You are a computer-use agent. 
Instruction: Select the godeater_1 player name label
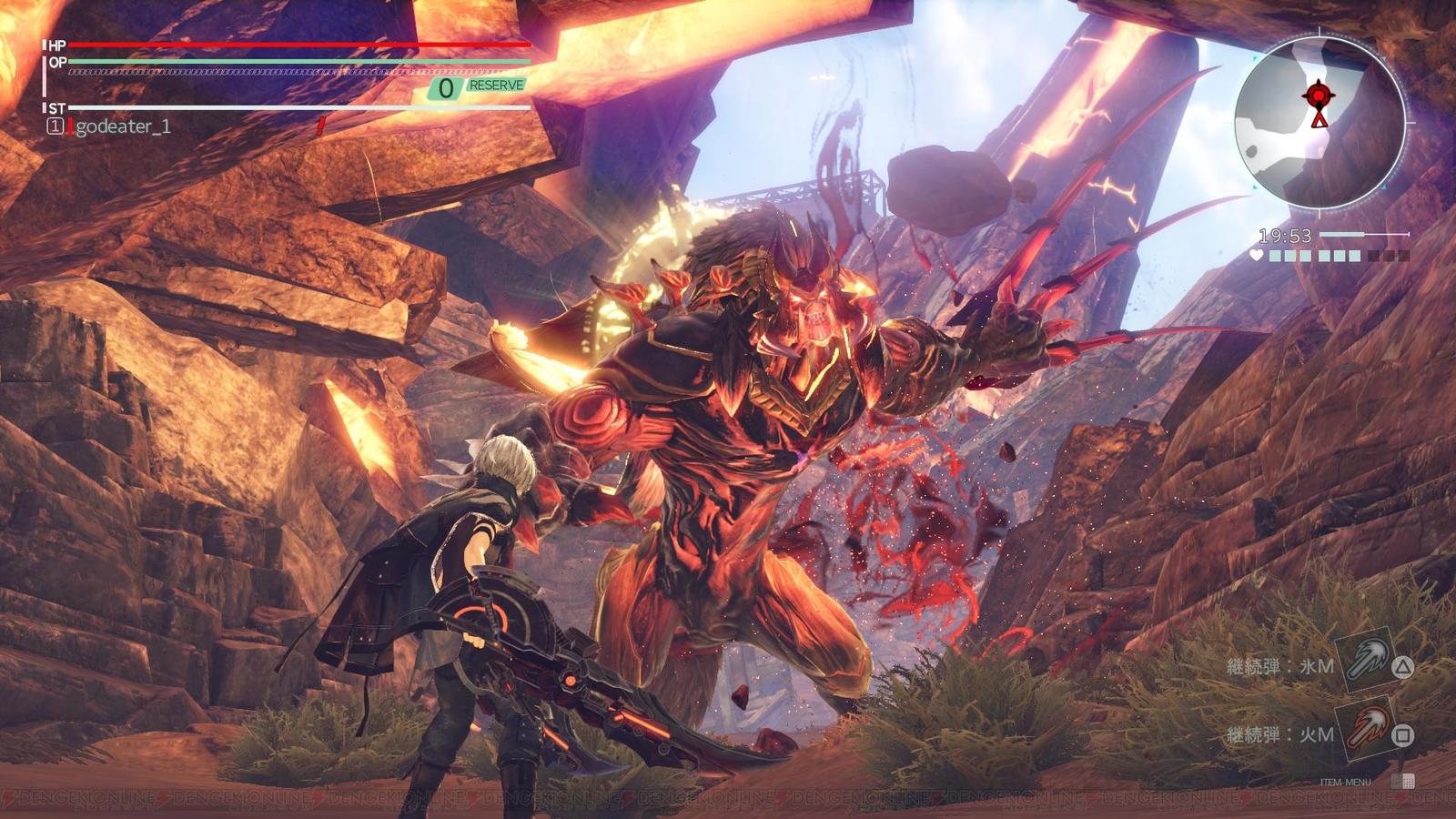pos(126,126)
